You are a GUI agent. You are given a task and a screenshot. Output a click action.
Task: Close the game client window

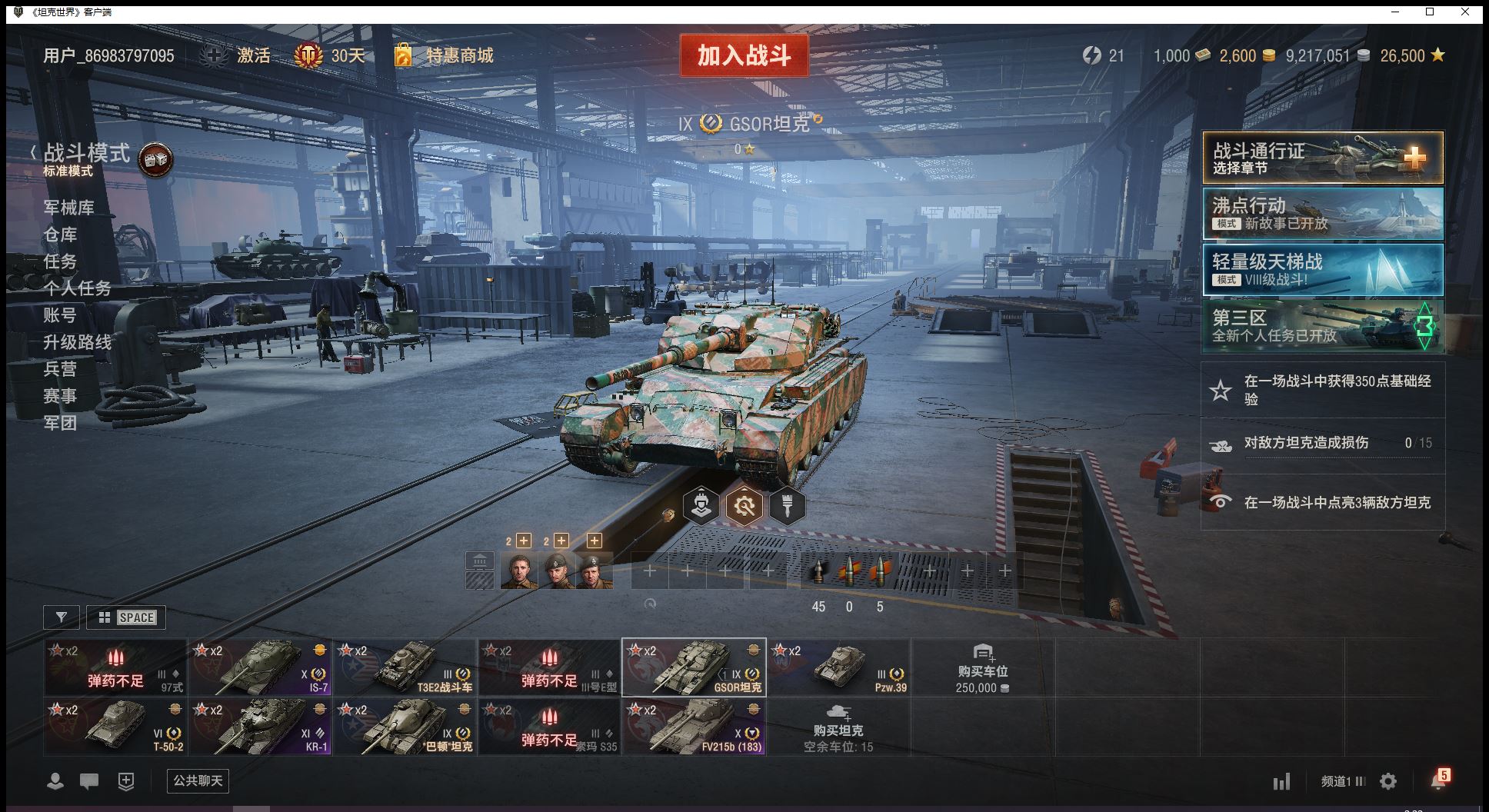(x=1465, y=12)
